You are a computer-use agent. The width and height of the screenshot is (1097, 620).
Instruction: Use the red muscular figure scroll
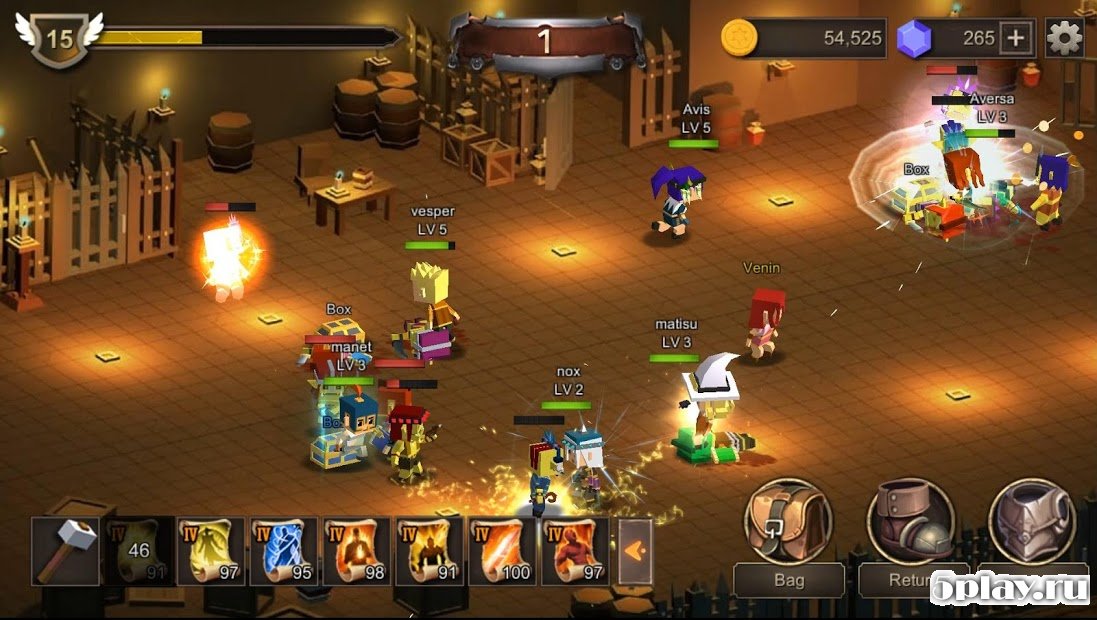(575, 550)
